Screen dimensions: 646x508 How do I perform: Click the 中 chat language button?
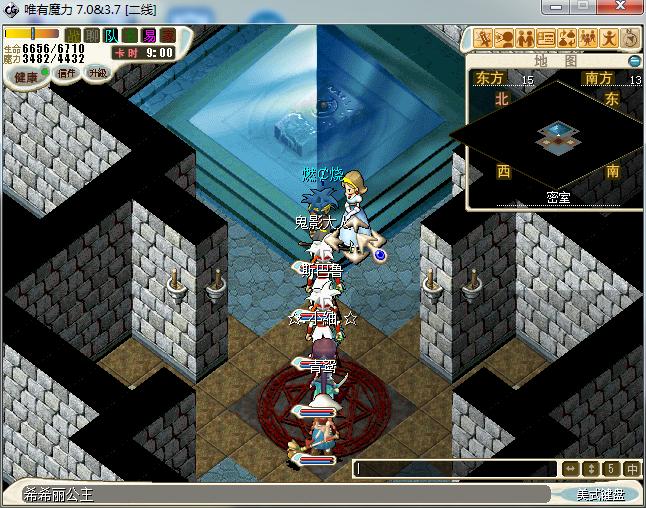coord(631,468)
